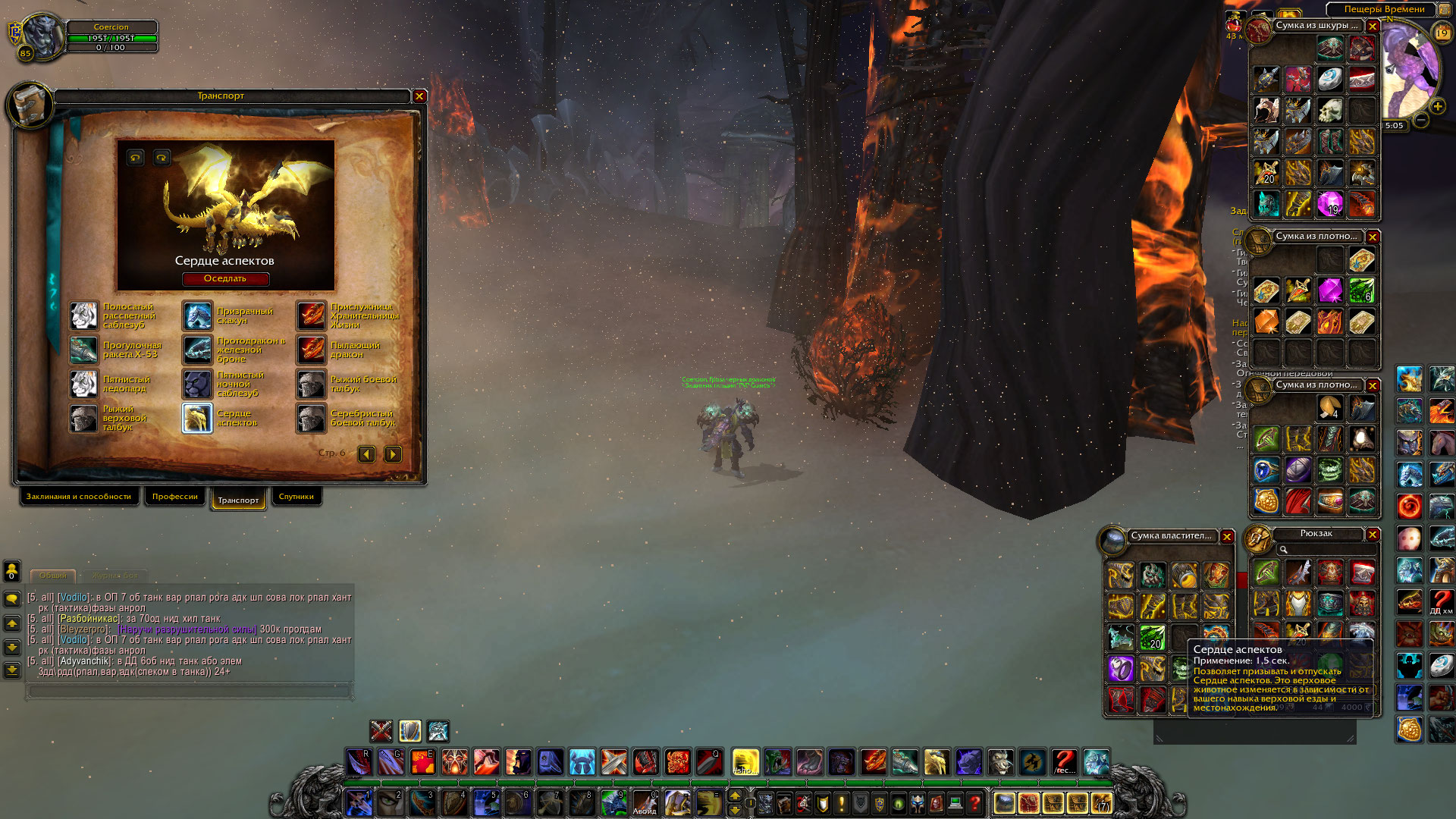This screenshot has height=819, width=1456.
Task: Select the Призрачный скакун mount
Action: click(197, 315)
